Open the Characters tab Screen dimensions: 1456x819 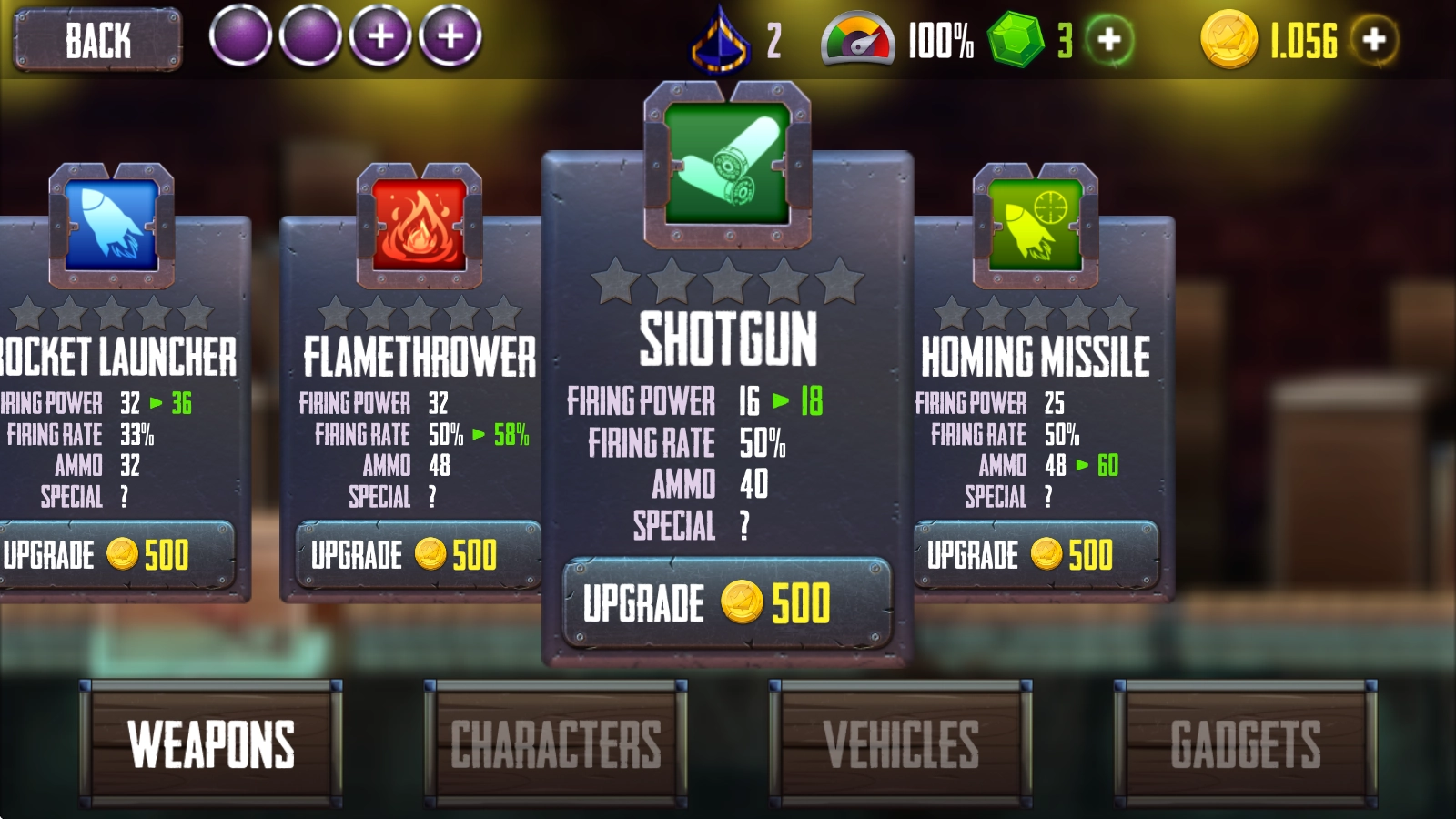[556, 743]
